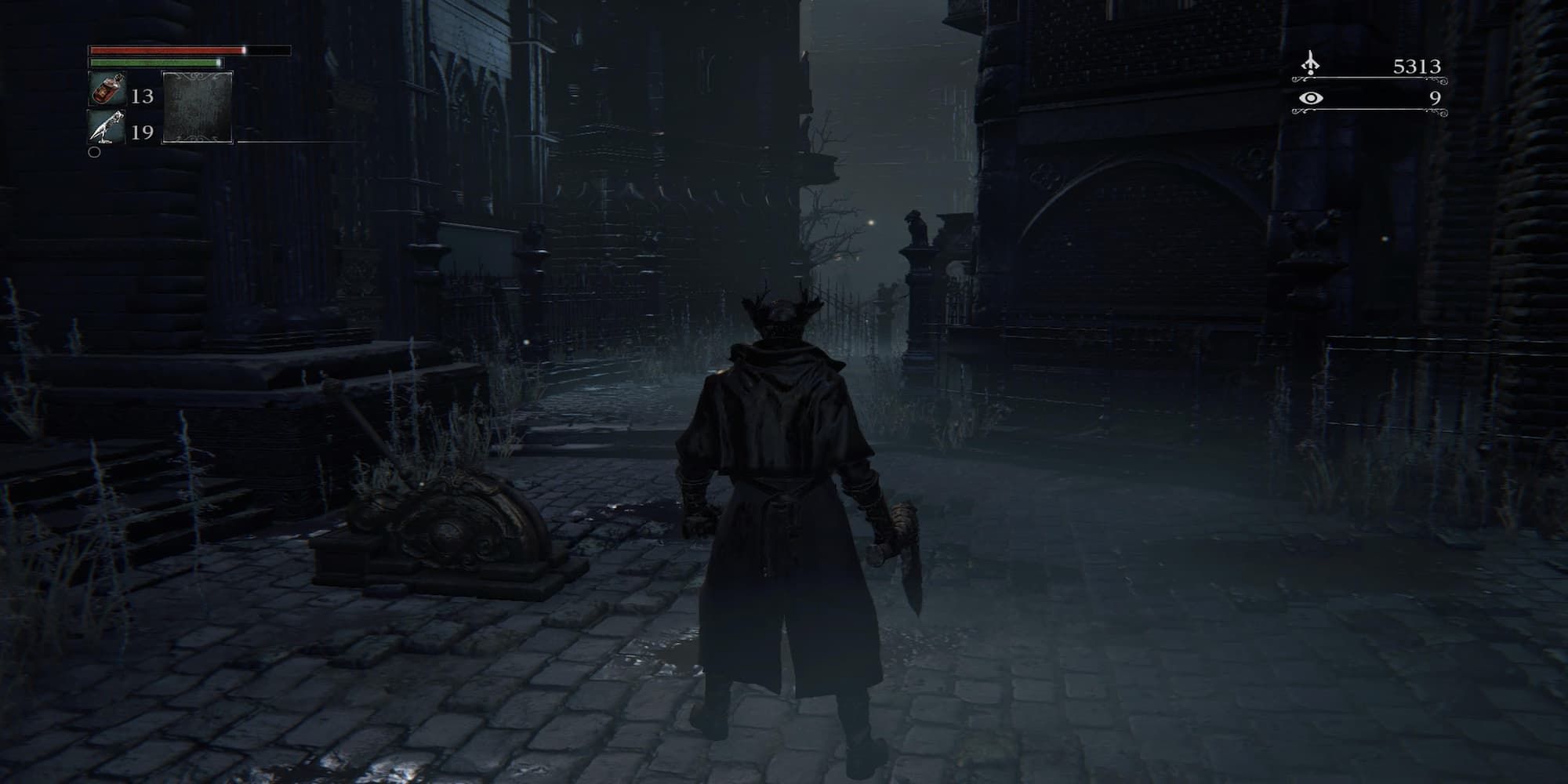Select the Blood Vial quick item icon
The image size is (1568, 784).
click(107, 93)
